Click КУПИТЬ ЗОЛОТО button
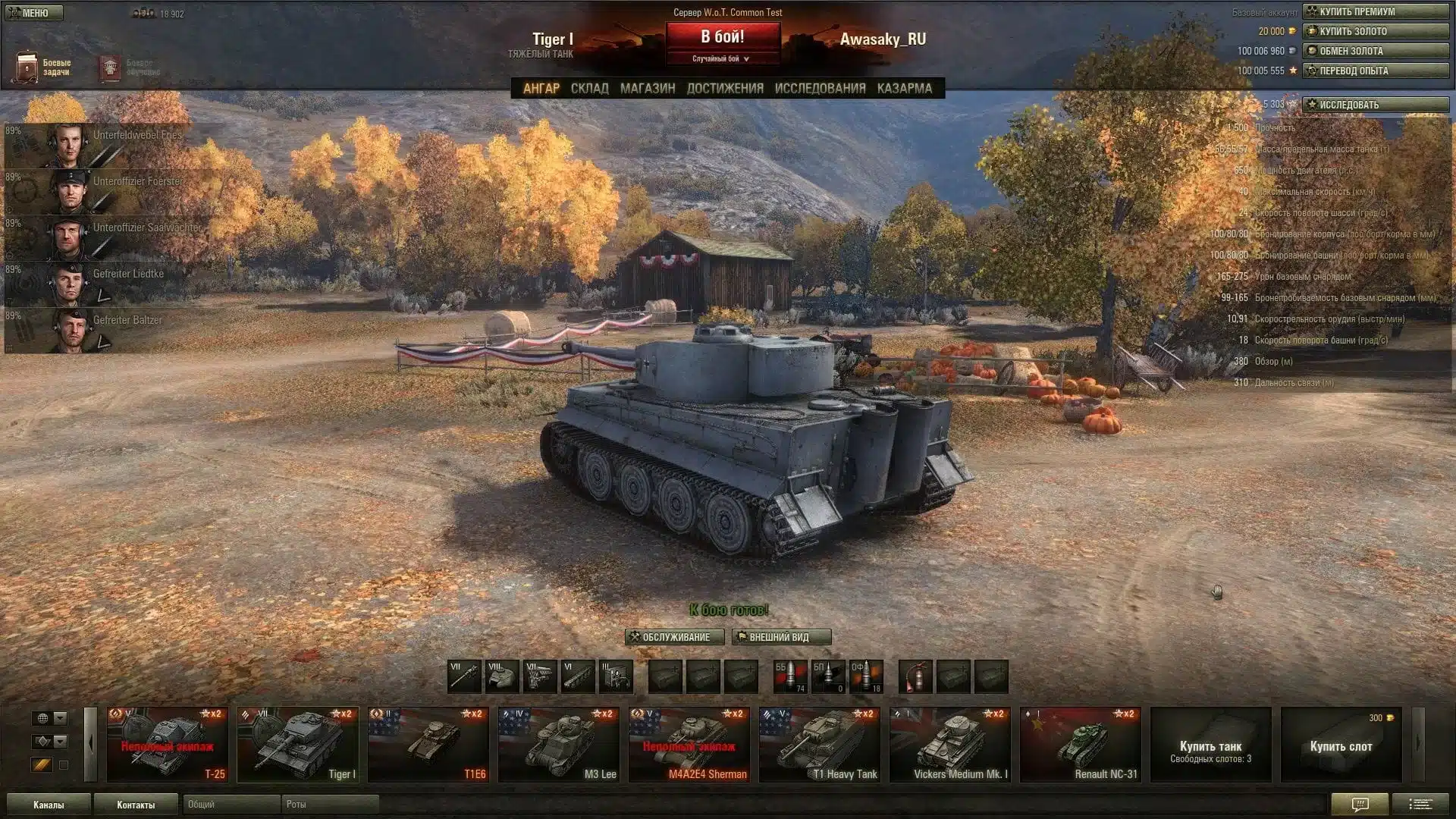Viewport: 1456px width, 819px height. pos(1376,31)
